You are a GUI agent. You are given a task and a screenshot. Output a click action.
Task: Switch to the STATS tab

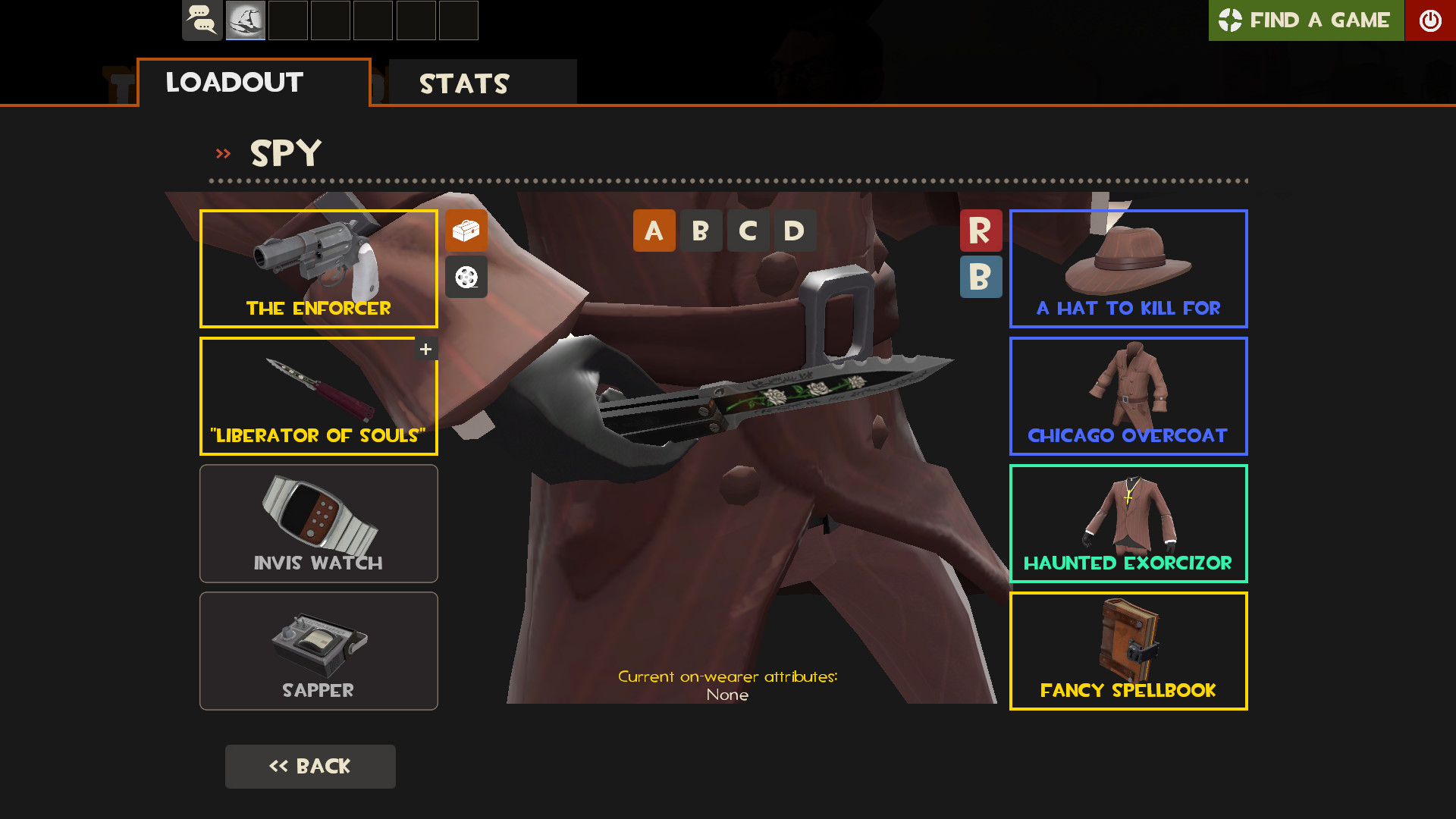(464, 83)
